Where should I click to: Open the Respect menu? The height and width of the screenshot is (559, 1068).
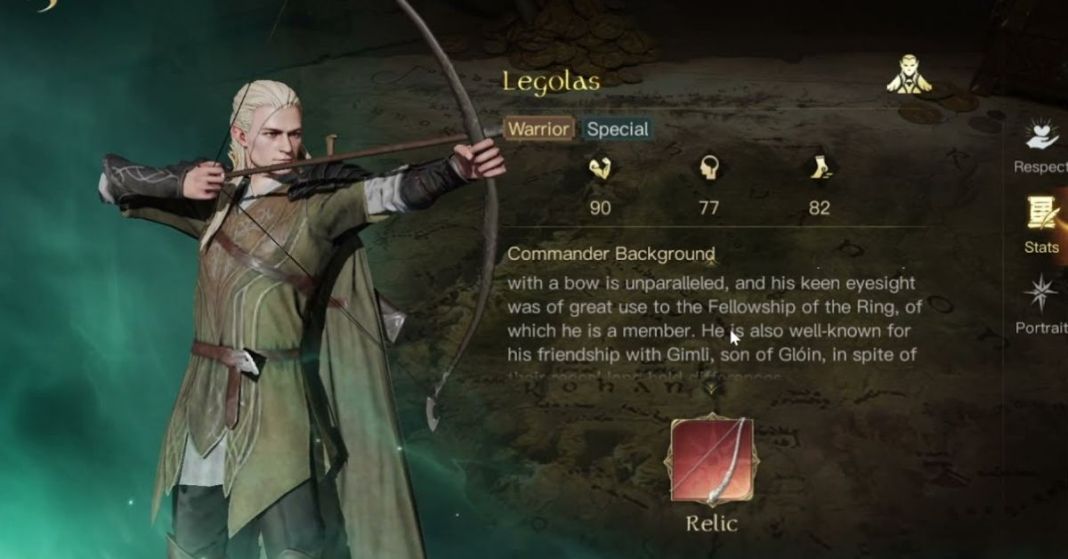point(1042,145)
